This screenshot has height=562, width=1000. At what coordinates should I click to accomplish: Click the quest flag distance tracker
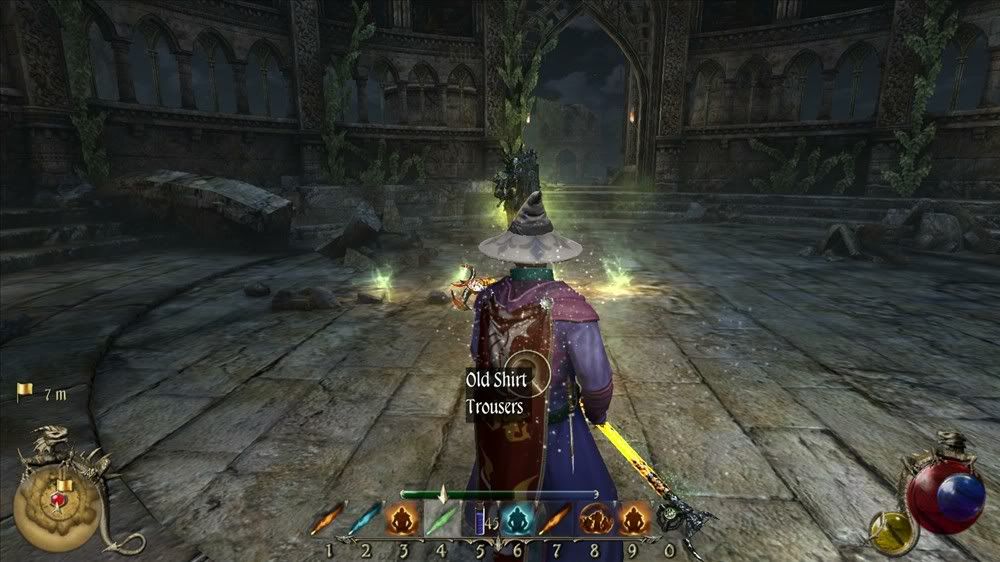click(42, 393)
